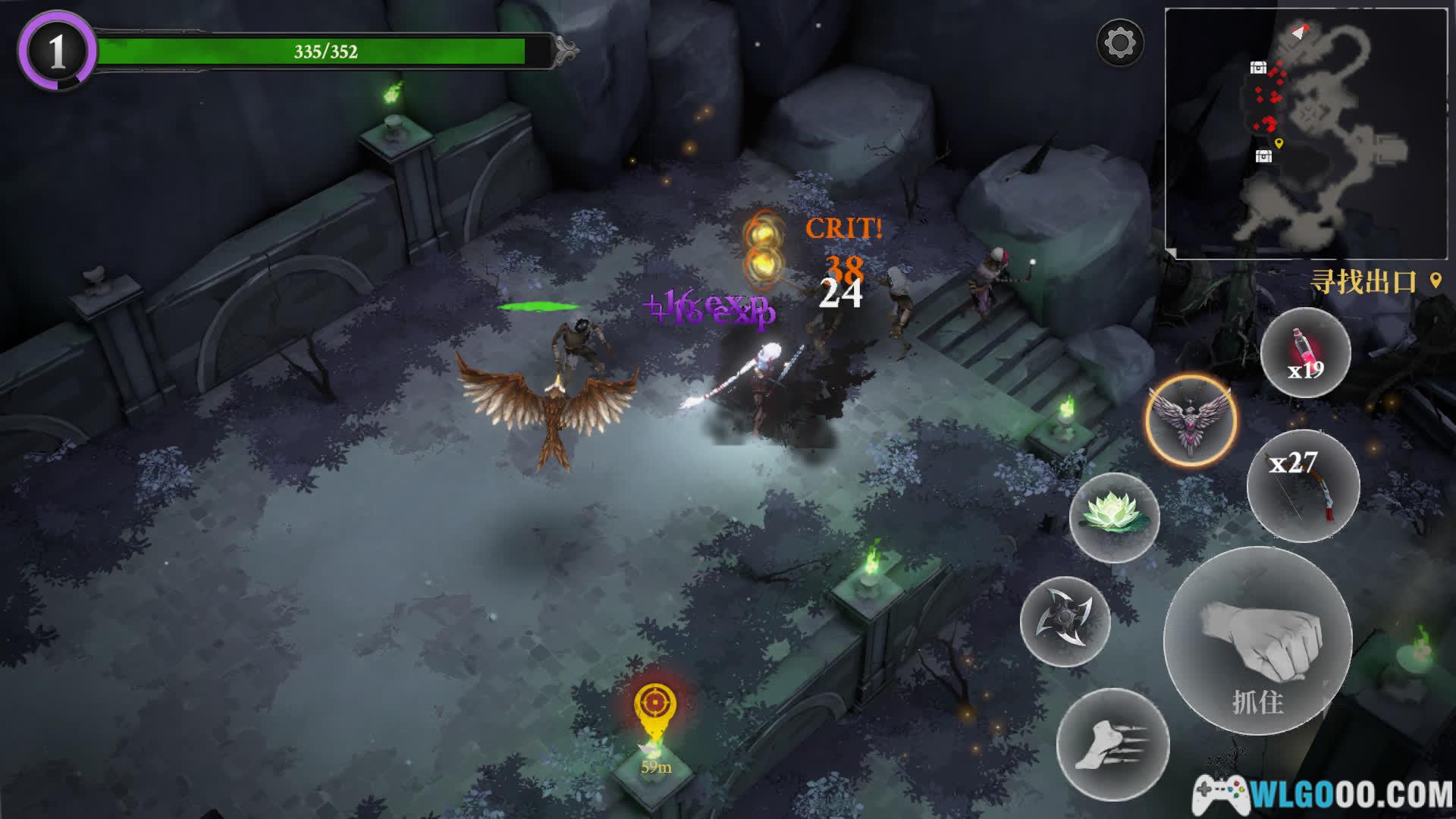Open the gear settings menu
The height and width of the screenshot is (819, 1456).
[x=1119, y=42]
